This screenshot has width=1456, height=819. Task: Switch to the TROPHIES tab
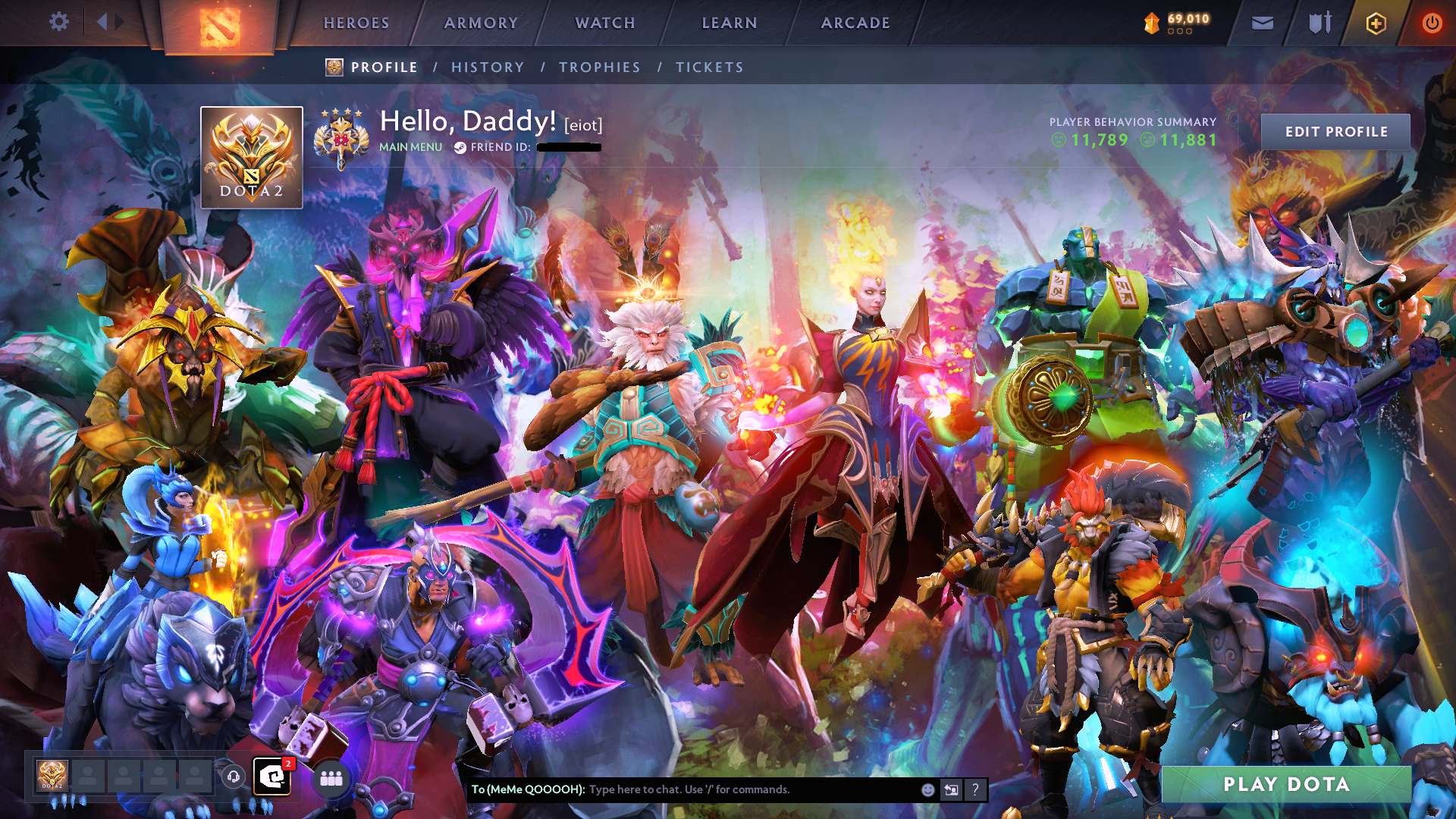599,67
